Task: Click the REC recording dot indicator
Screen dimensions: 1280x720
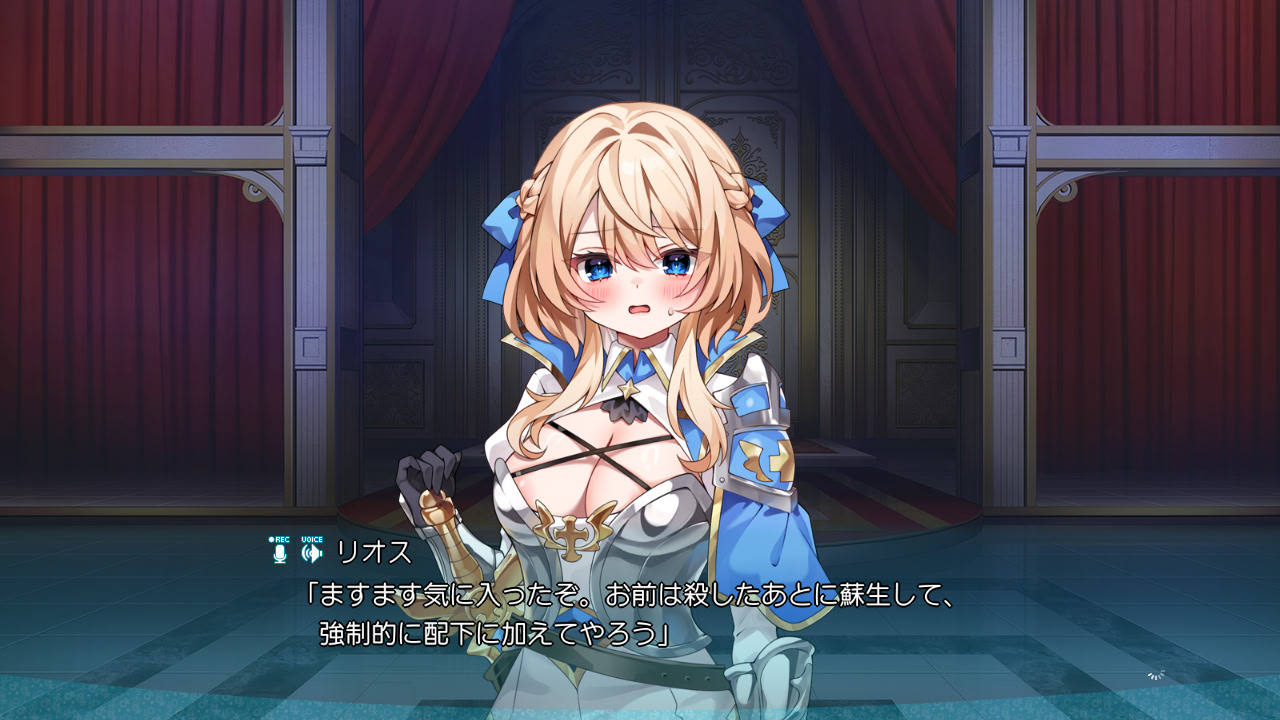Action: point(270,539)
